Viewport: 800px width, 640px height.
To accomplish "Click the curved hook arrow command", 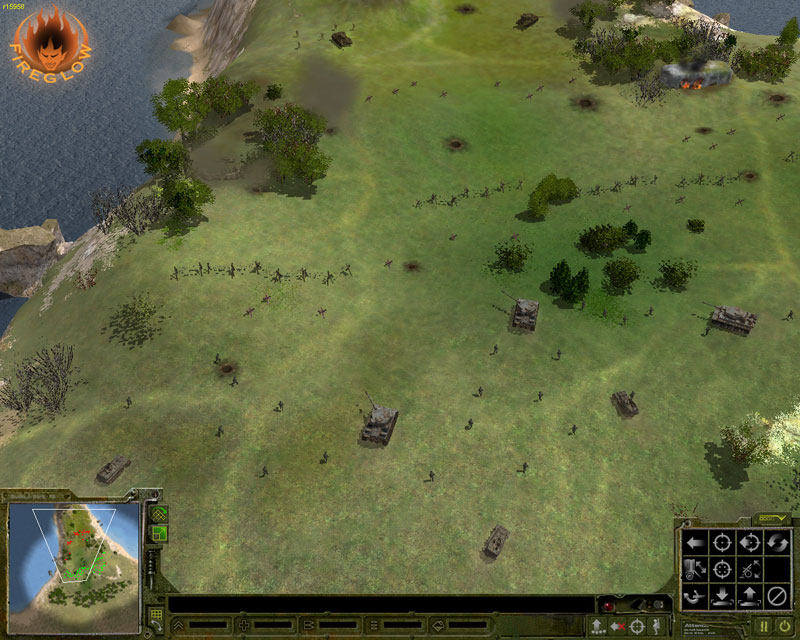I will (x=696, y=598).
